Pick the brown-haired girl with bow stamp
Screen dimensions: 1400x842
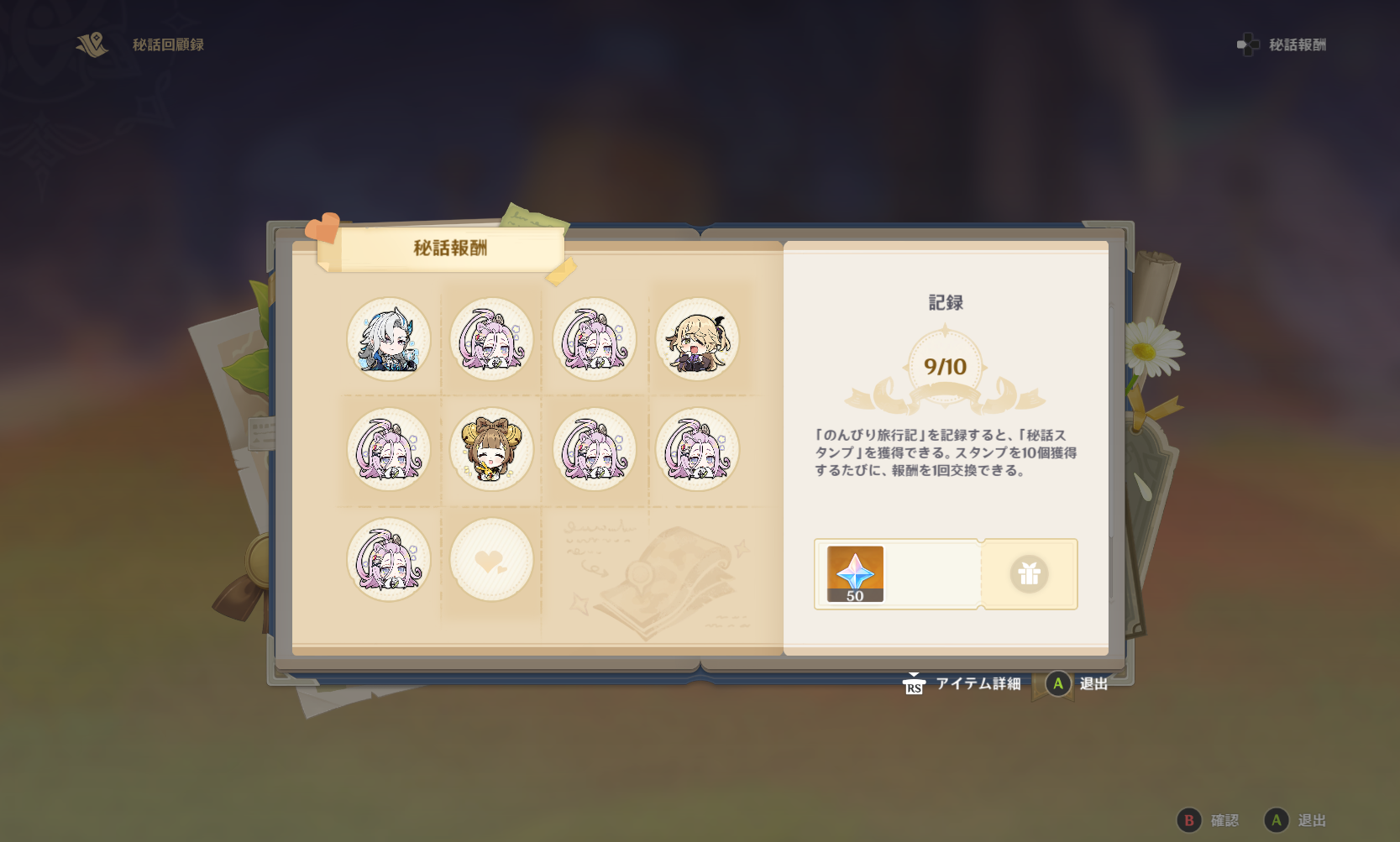(x=491, y=449)
